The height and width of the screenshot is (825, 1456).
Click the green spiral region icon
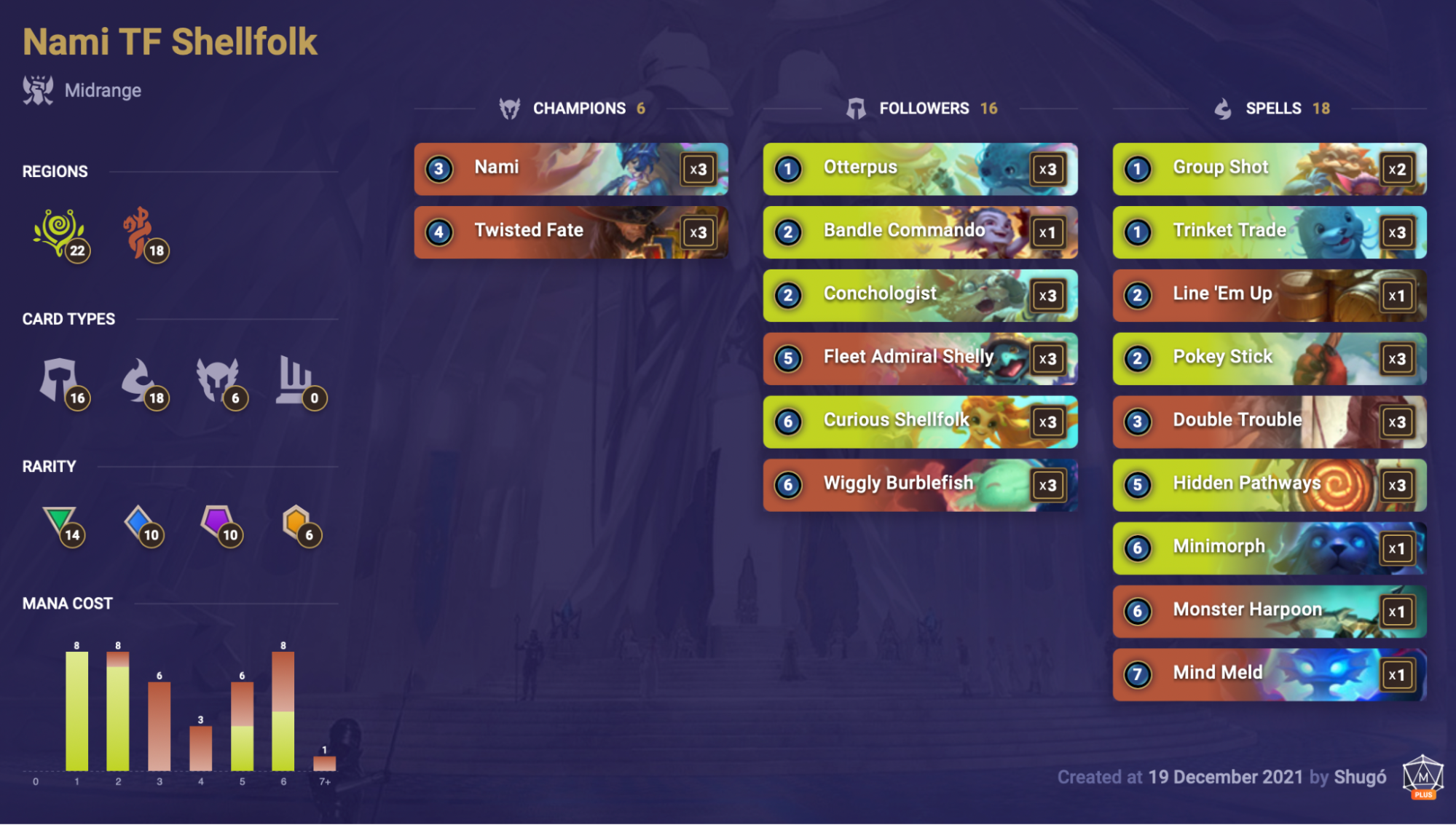click(58, 232)
